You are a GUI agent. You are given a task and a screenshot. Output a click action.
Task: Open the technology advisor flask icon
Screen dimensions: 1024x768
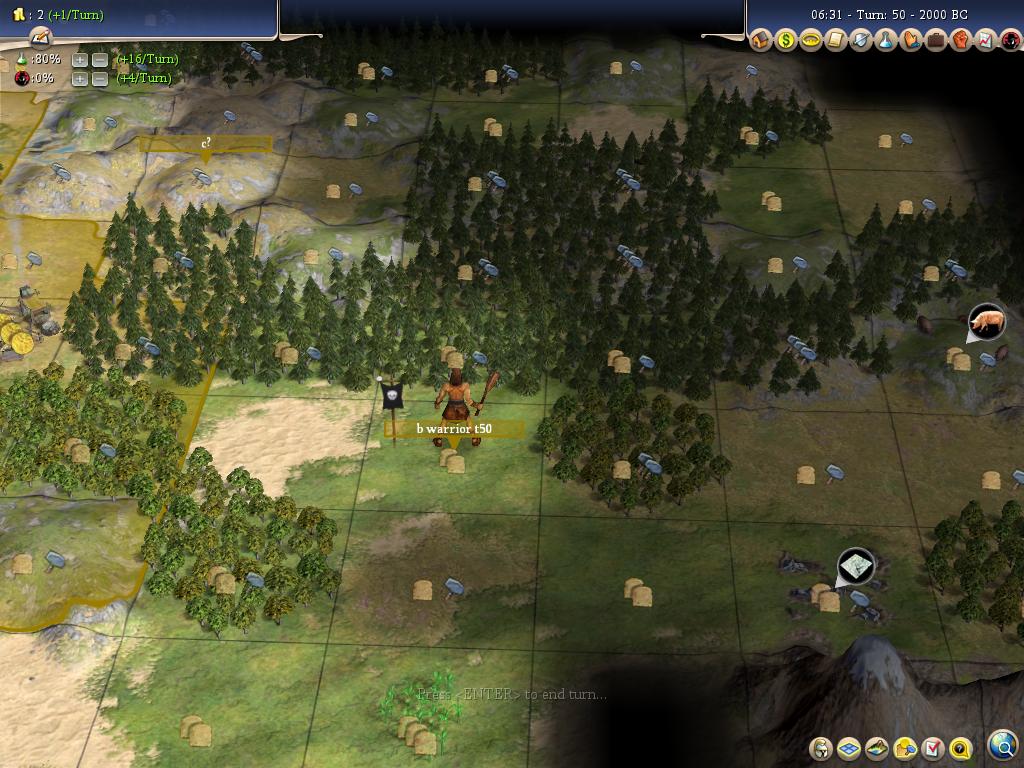coord(886,41)
